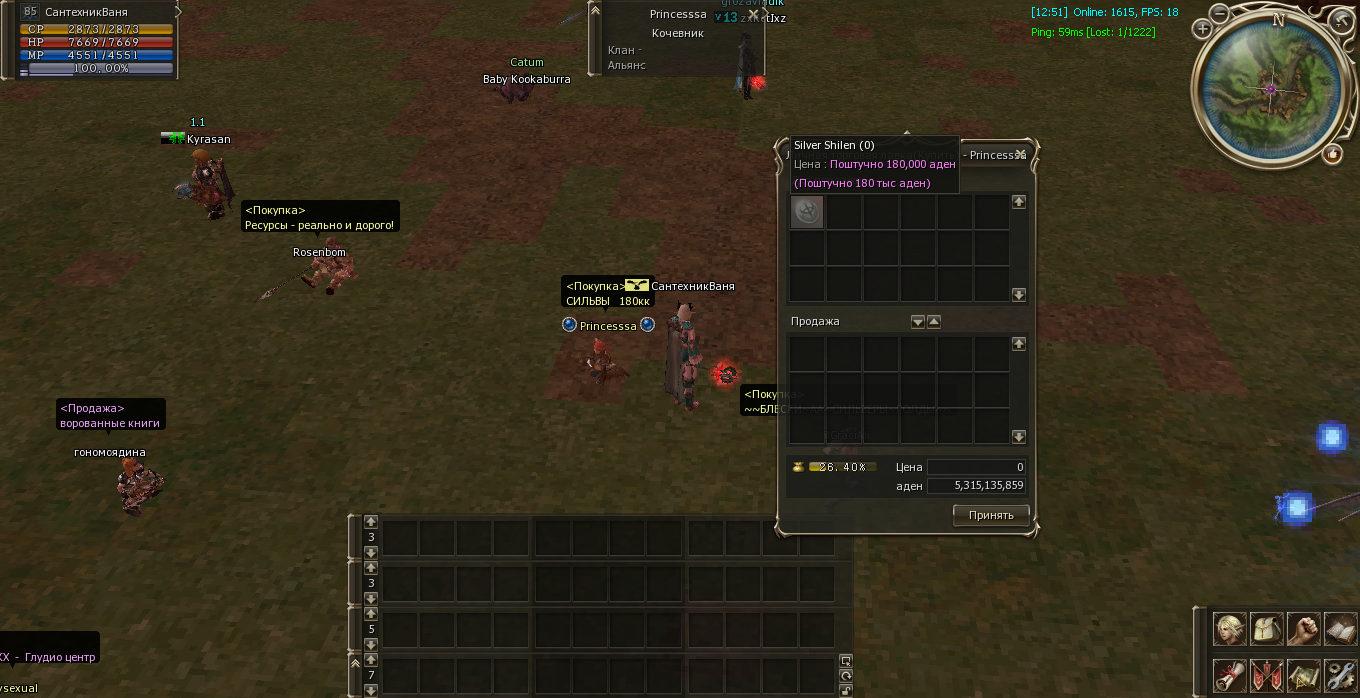The height and width of the screenshot is (698, 1360).
Task: Open the quest scroll icon
Action: click(1229, 675)
